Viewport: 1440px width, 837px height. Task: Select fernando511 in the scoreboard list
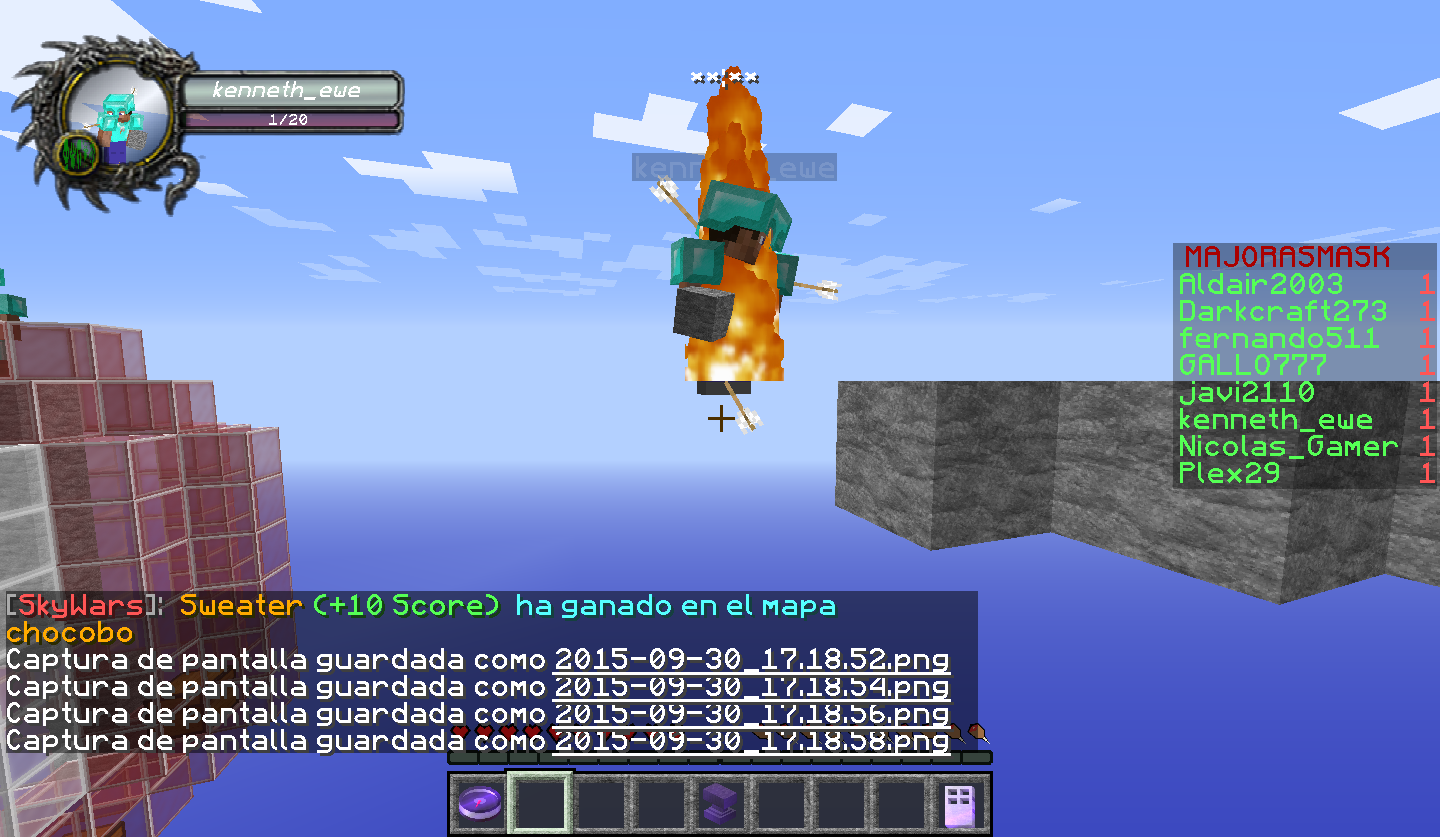coord(1278,338)
